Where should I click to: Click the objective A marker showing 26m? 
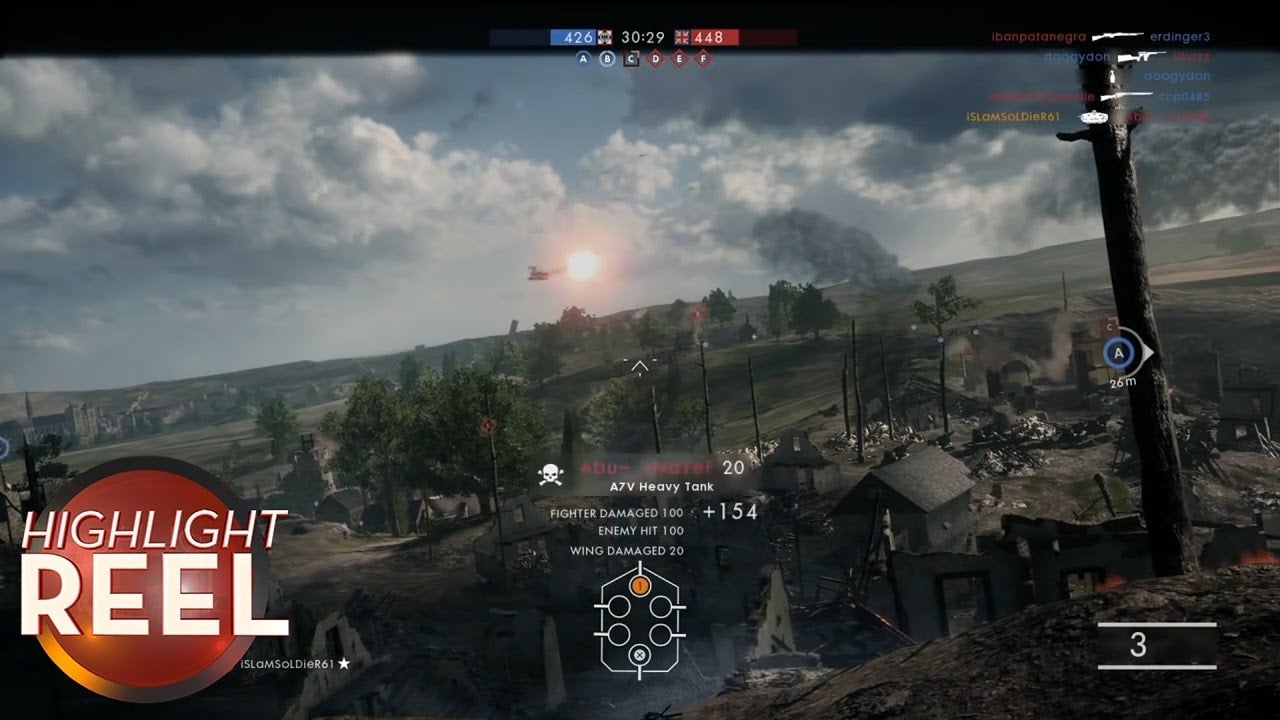click(1120, 353)
